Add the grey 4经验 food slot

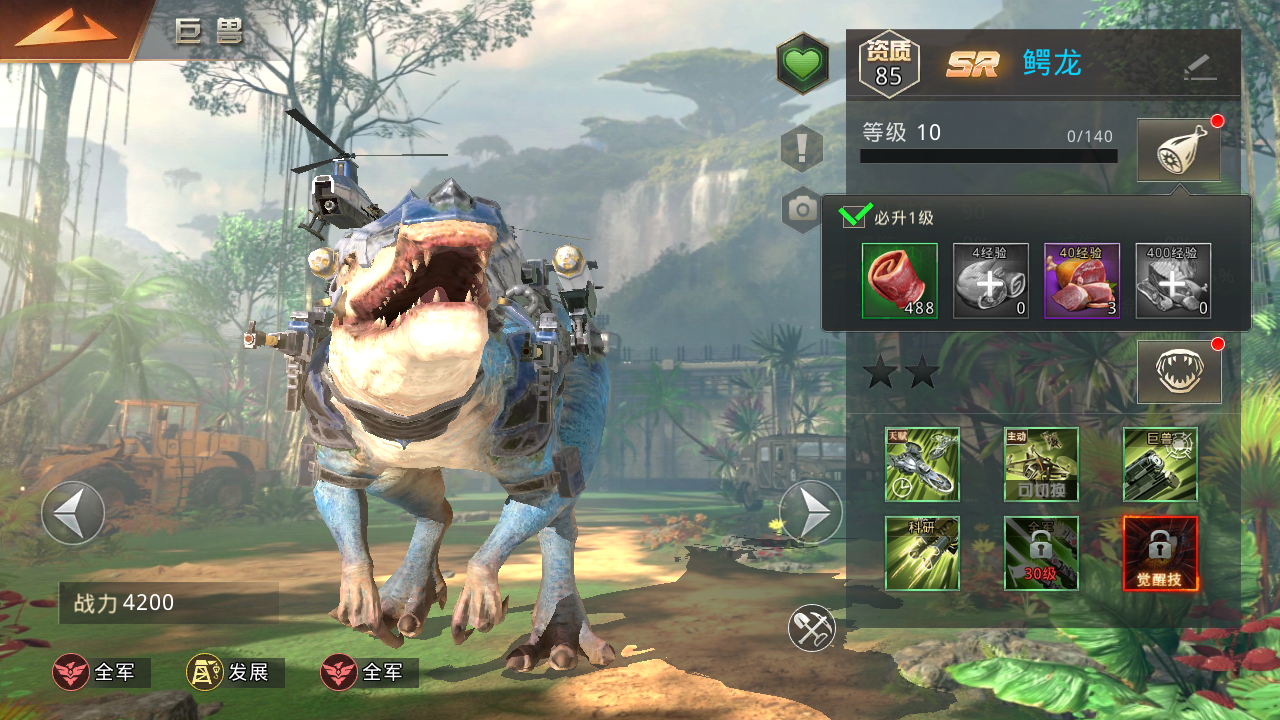[991, 281]
